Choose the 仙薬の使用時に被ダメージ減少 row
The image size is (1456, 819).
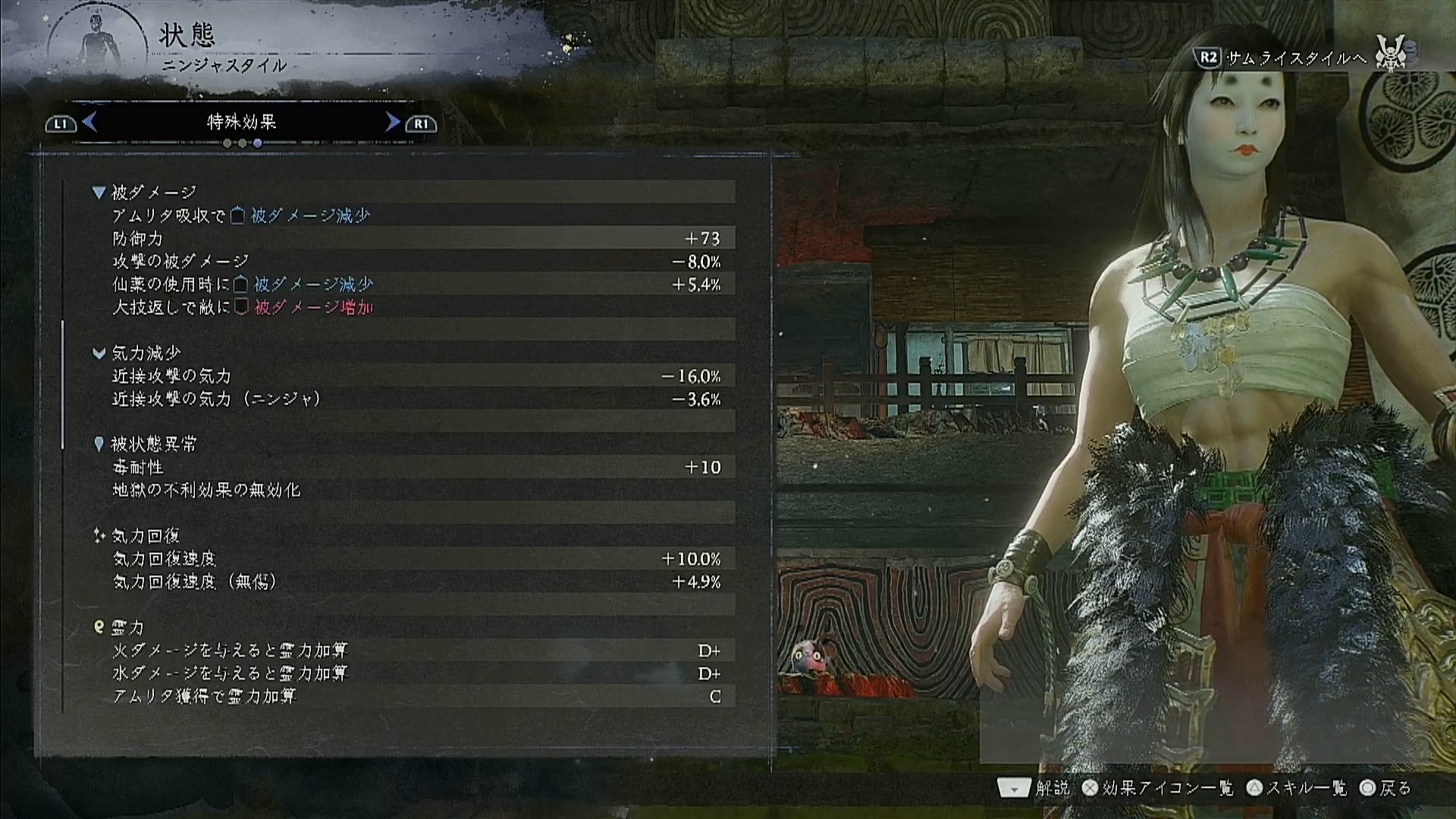[416, 284]
